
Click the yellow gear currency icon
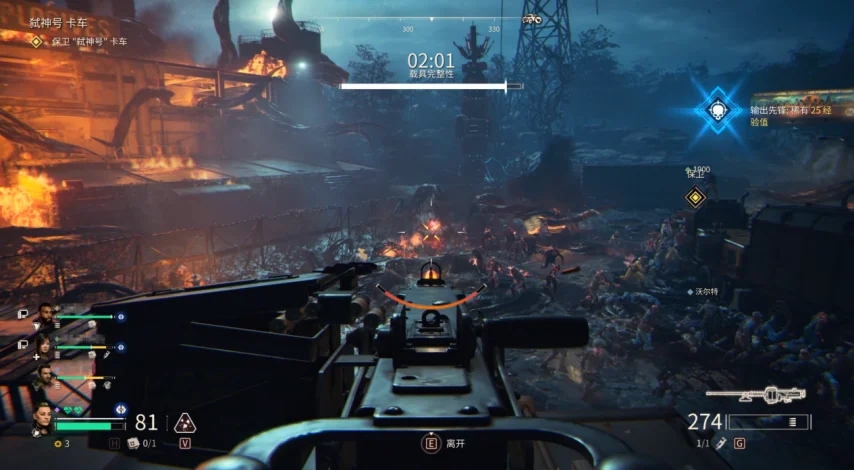point(58,443)
